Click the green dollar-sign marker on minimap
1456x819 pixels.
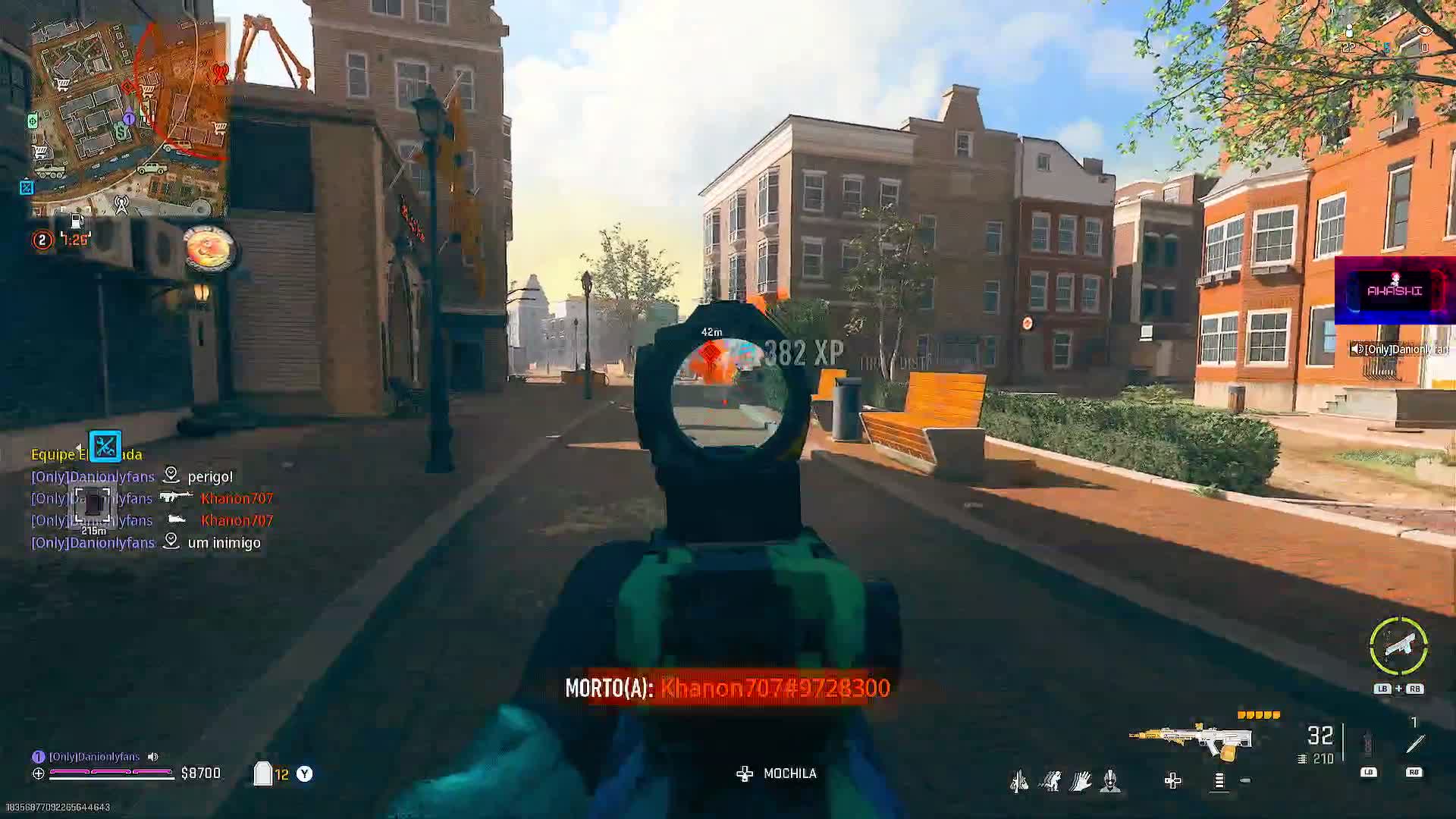coord(121,132)
